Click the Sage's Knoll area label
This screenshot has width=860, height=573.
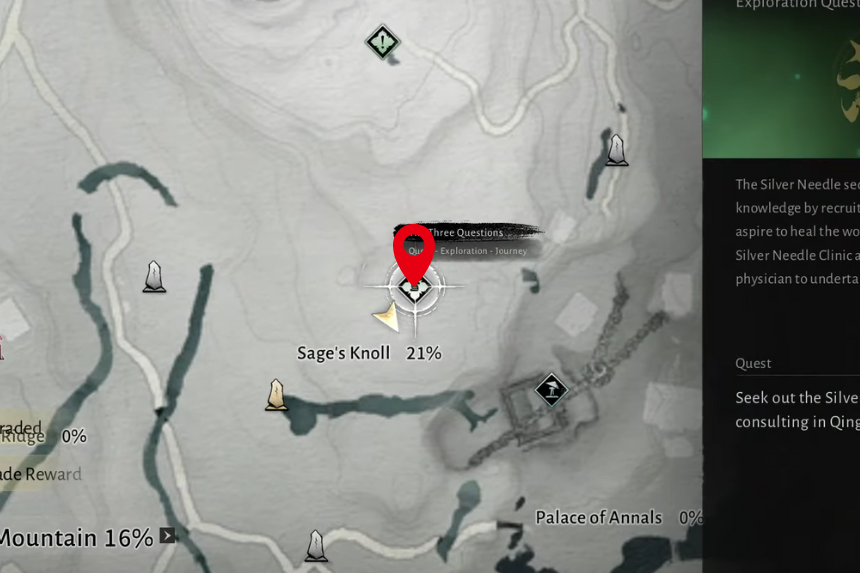pos(343,353)
